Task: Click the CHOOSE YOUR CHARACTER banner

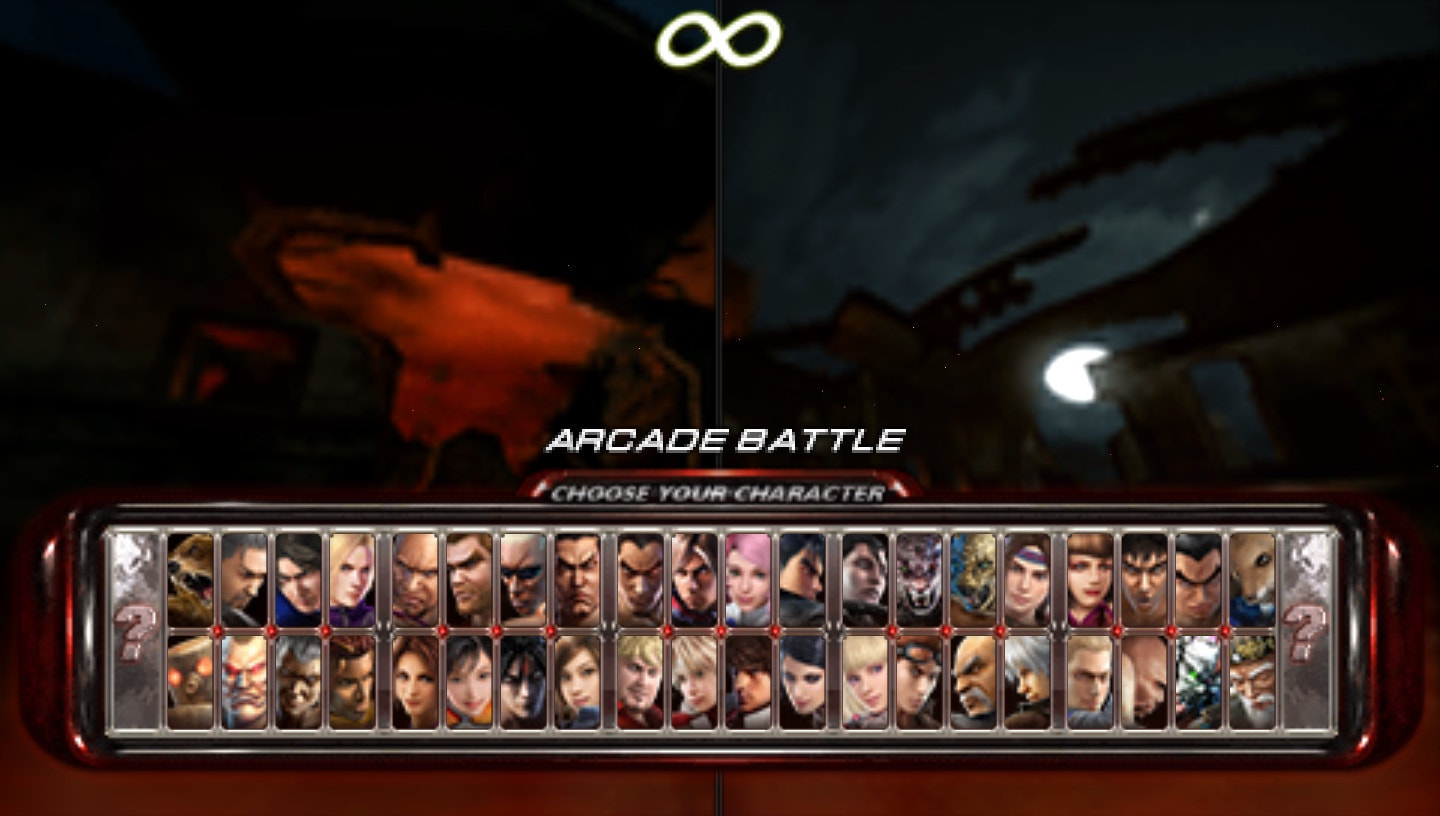Action: pos(721,491)
